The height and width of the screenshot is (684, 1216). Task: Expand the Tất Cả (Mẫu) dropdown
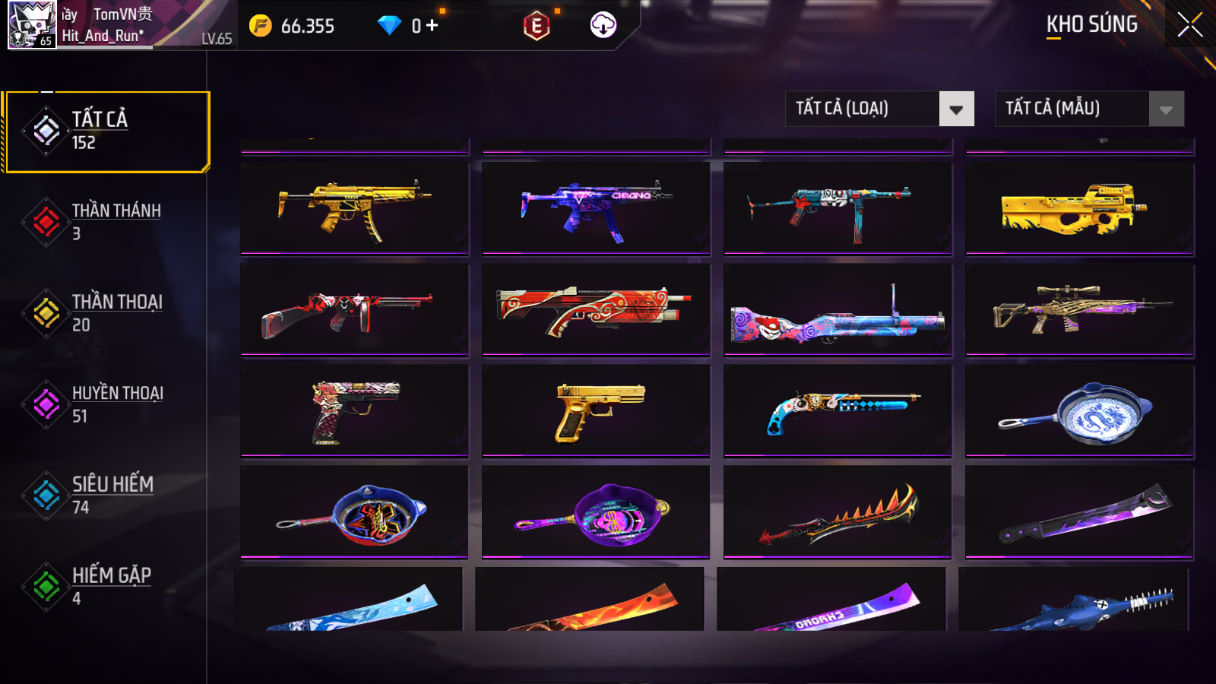click(x=1089, y=109)
